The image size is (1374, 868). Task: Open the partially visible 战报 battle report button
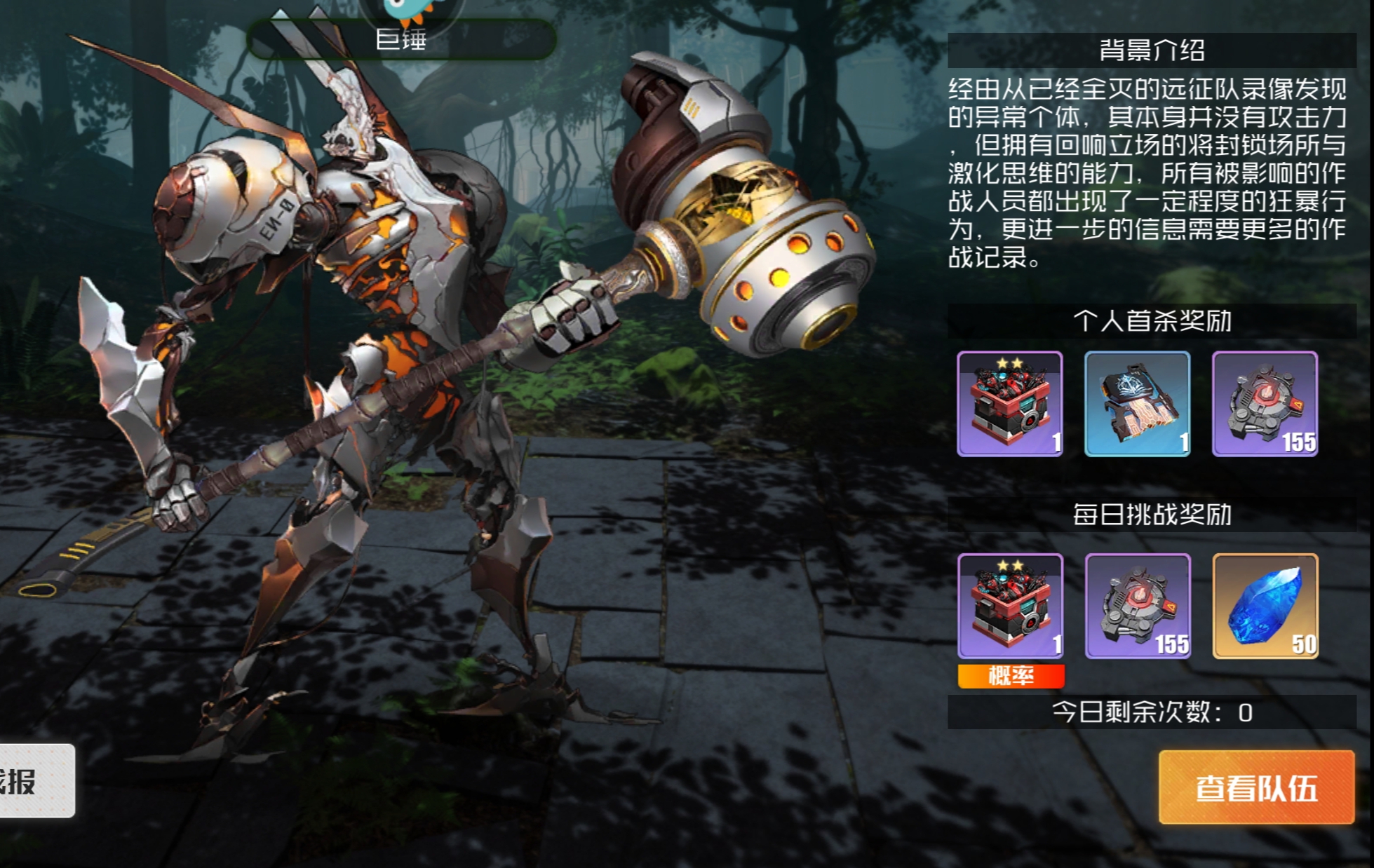pos(34,780)
